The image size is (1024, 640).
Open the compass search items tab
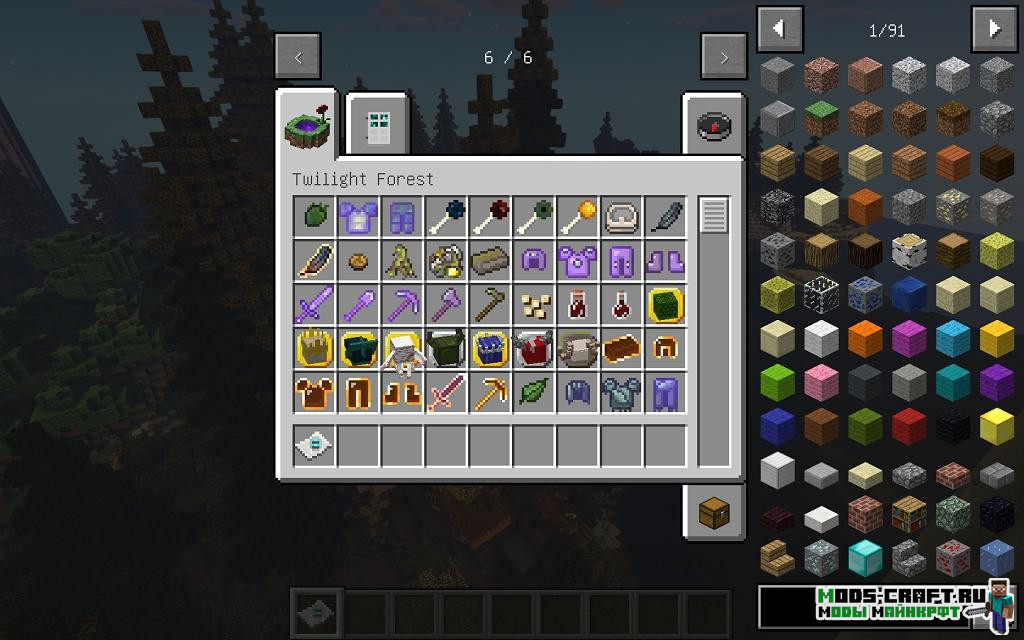pyautogui.click(x=714, y=126)
